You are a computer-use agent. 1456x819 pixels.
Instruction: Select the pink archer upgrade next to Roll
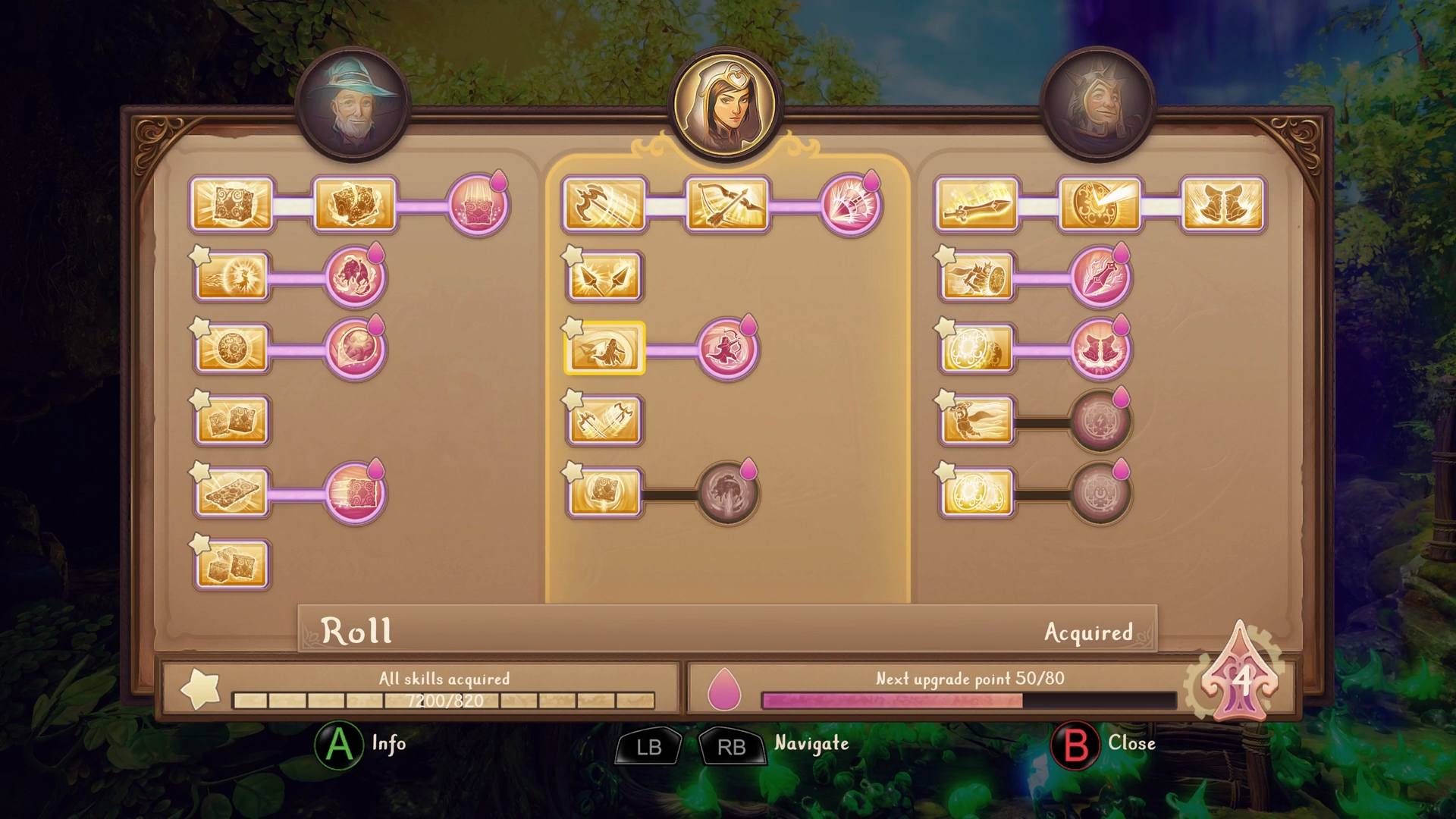click(727, 349)
